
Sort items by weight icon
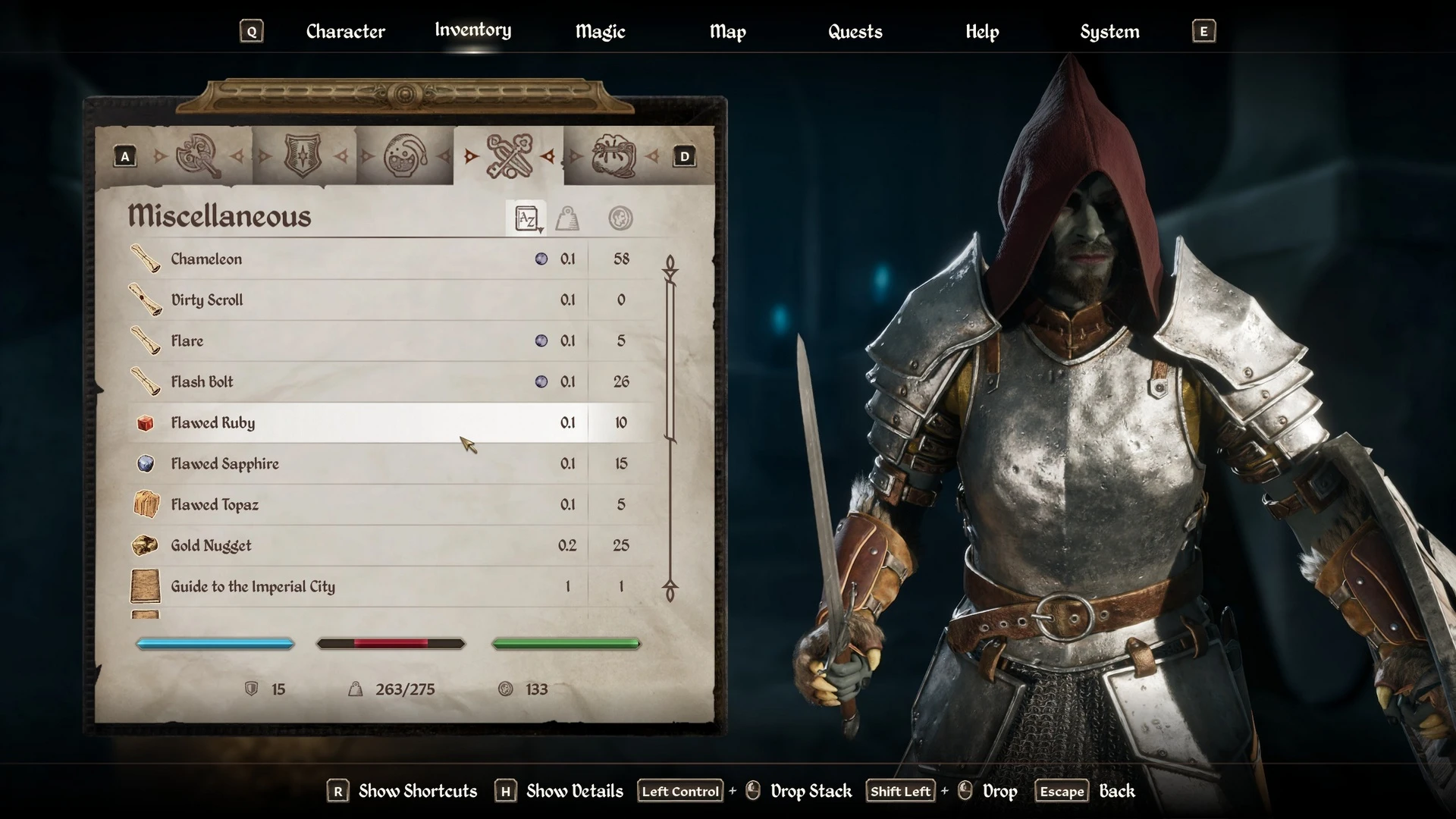pos(567,219)
